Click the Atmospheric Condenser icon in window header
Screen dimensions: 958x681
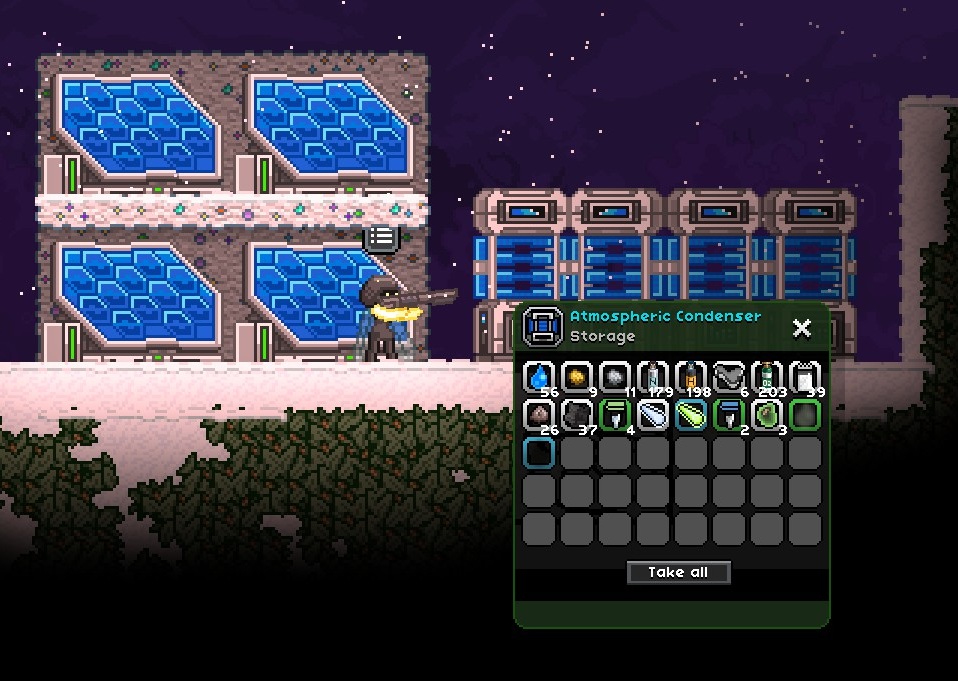coord(543,326)
